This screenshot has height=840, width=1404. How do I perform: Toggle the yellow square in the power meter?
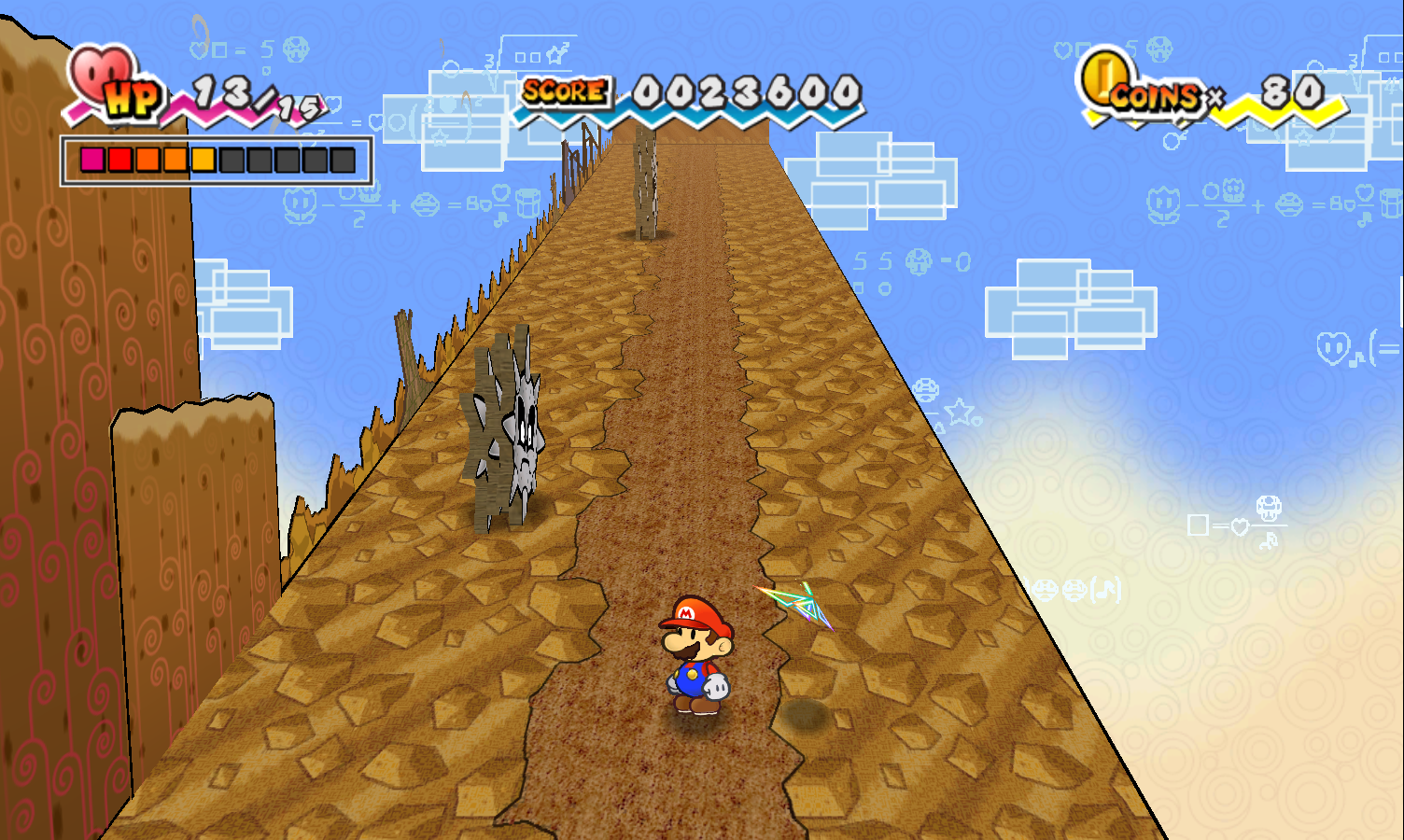[201, 160]
